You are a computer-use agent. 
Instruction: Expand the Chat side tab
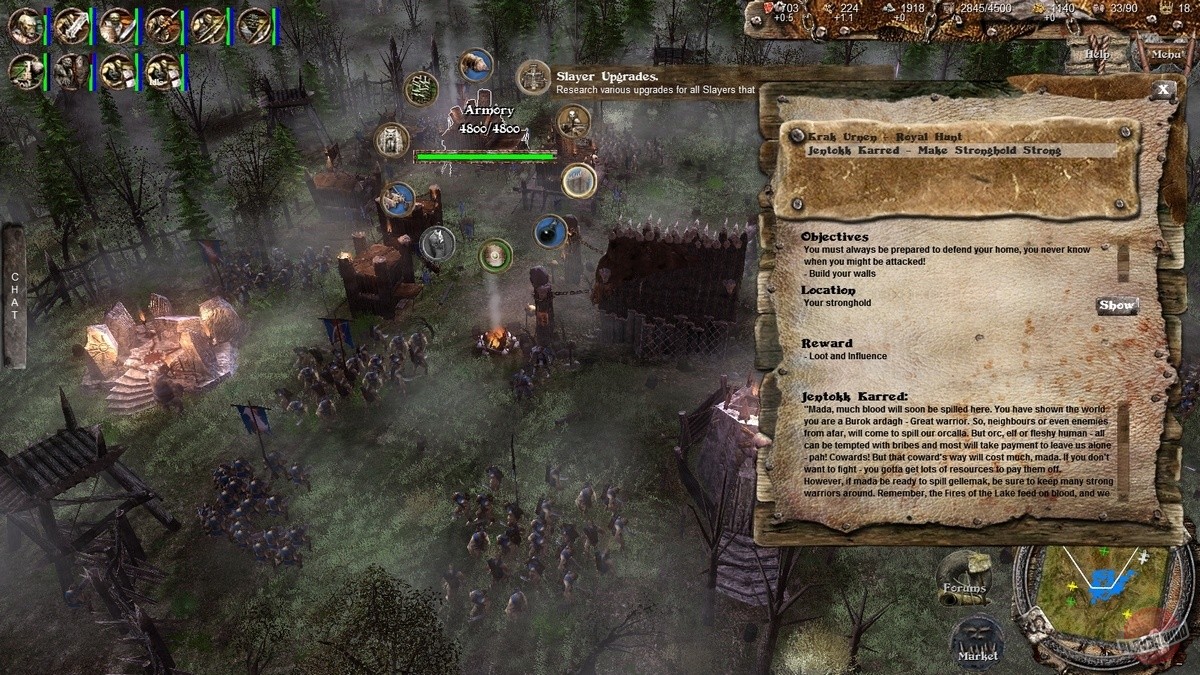point(14,295)
